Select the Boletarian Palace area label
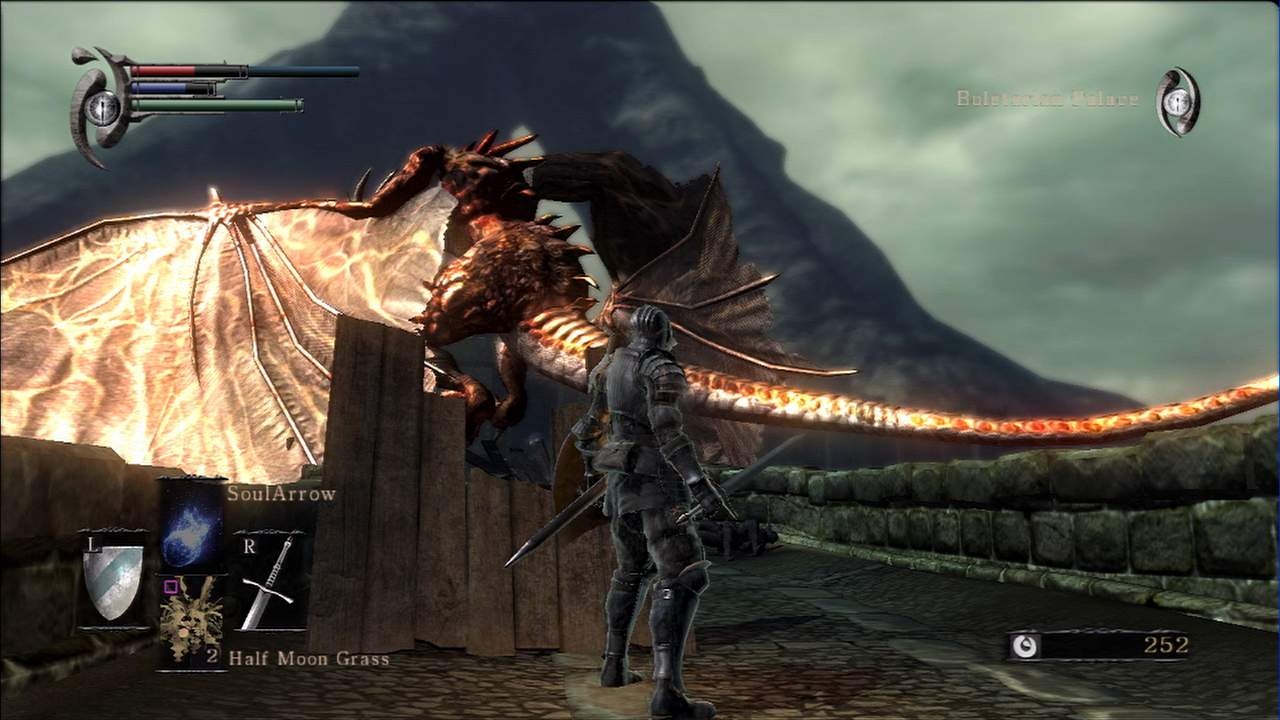This screenshot has width=1280, height=720. [1046, 100]
